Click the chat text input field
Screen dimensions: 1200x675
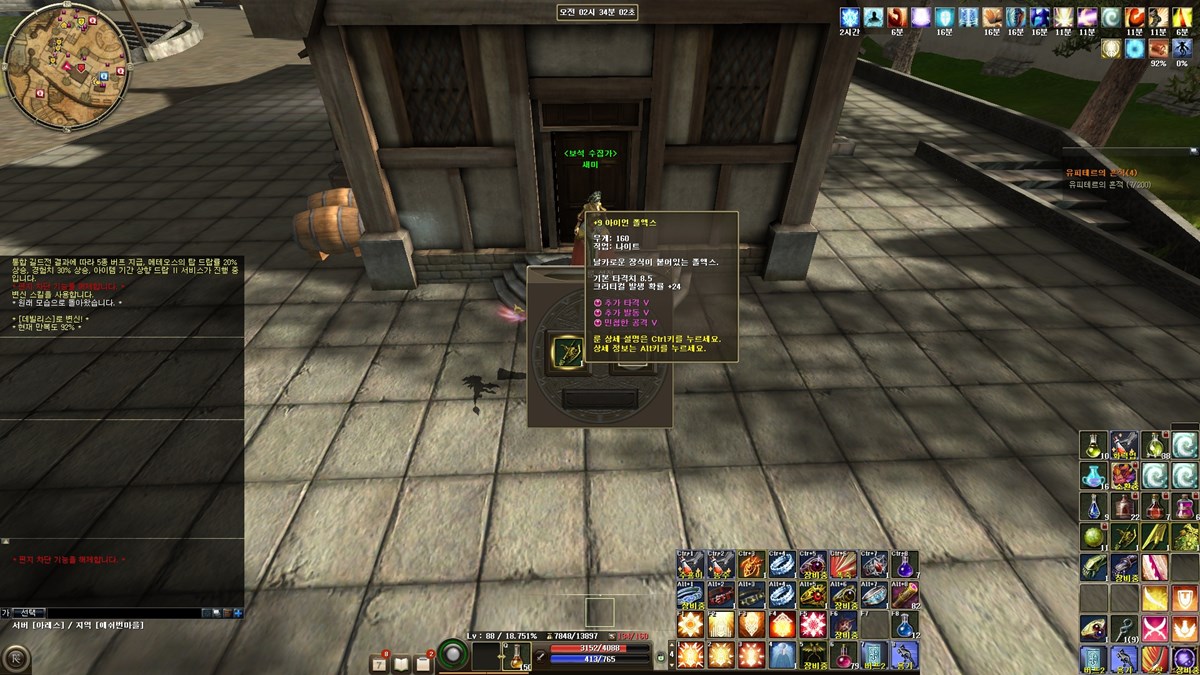[120, 612]
